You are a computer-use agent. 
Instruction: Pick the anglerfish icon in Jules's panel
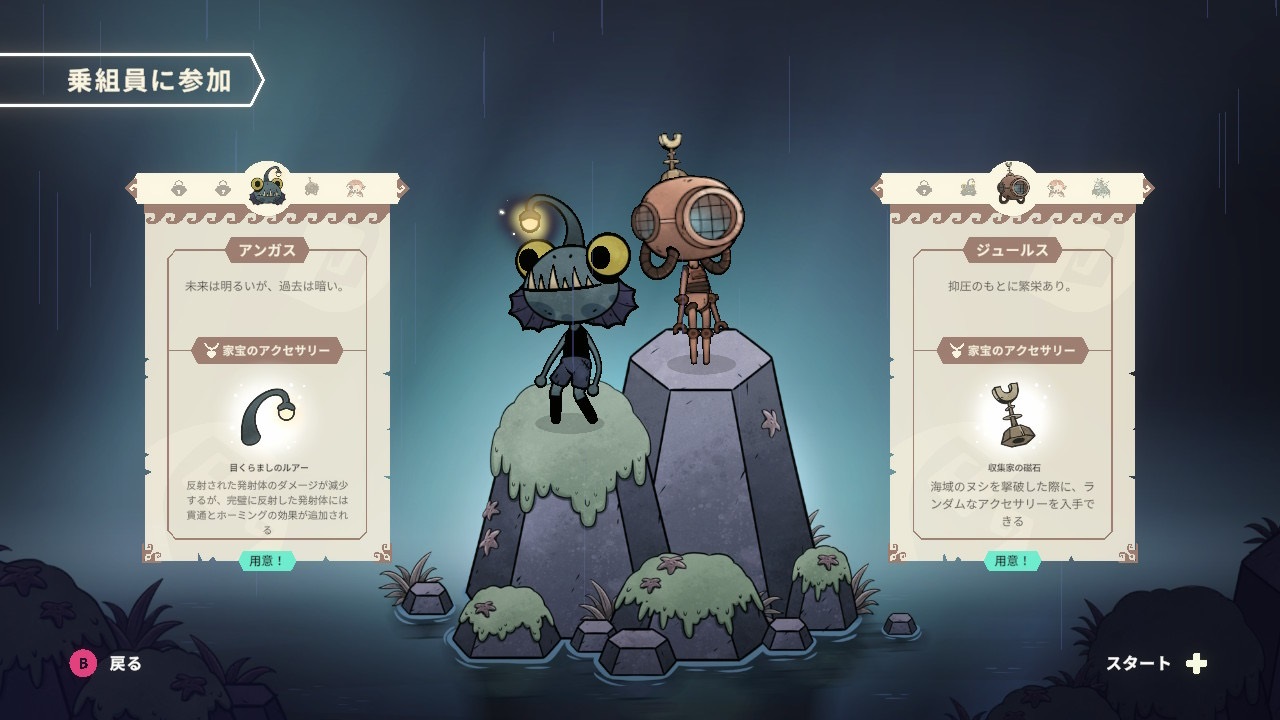(968, 187)
